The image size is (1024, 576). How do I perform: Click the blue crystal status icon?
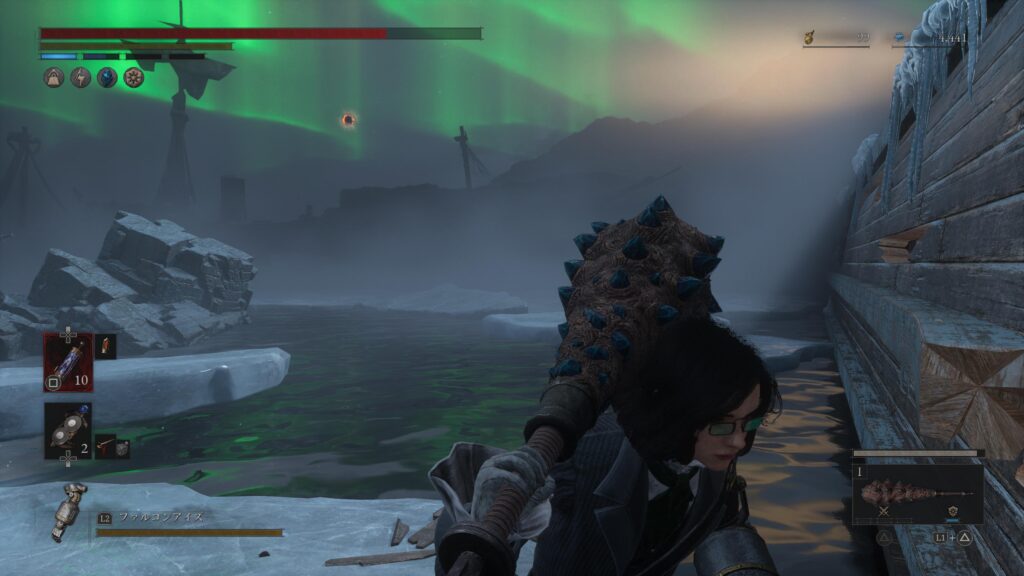coord(107,77)
